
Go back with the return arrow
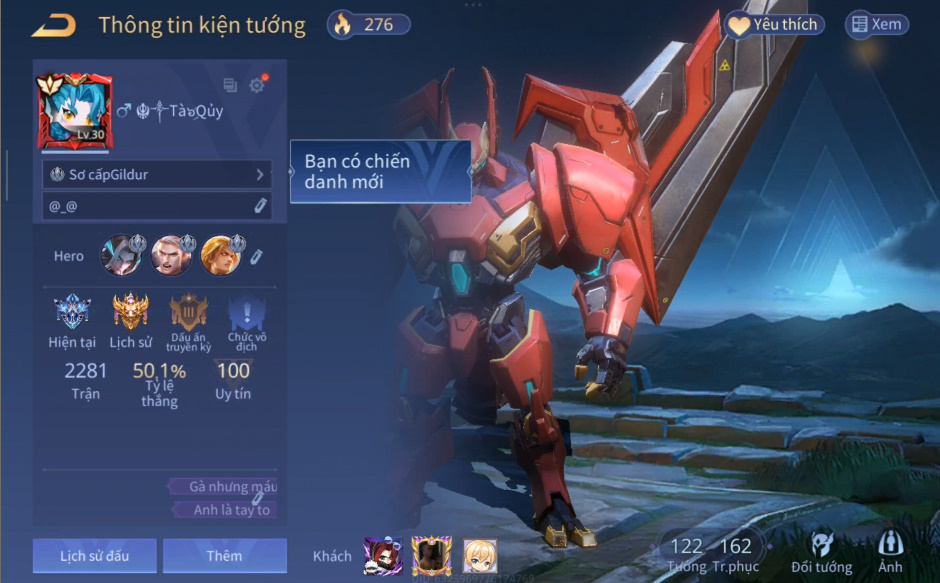[x=53, y=26]
